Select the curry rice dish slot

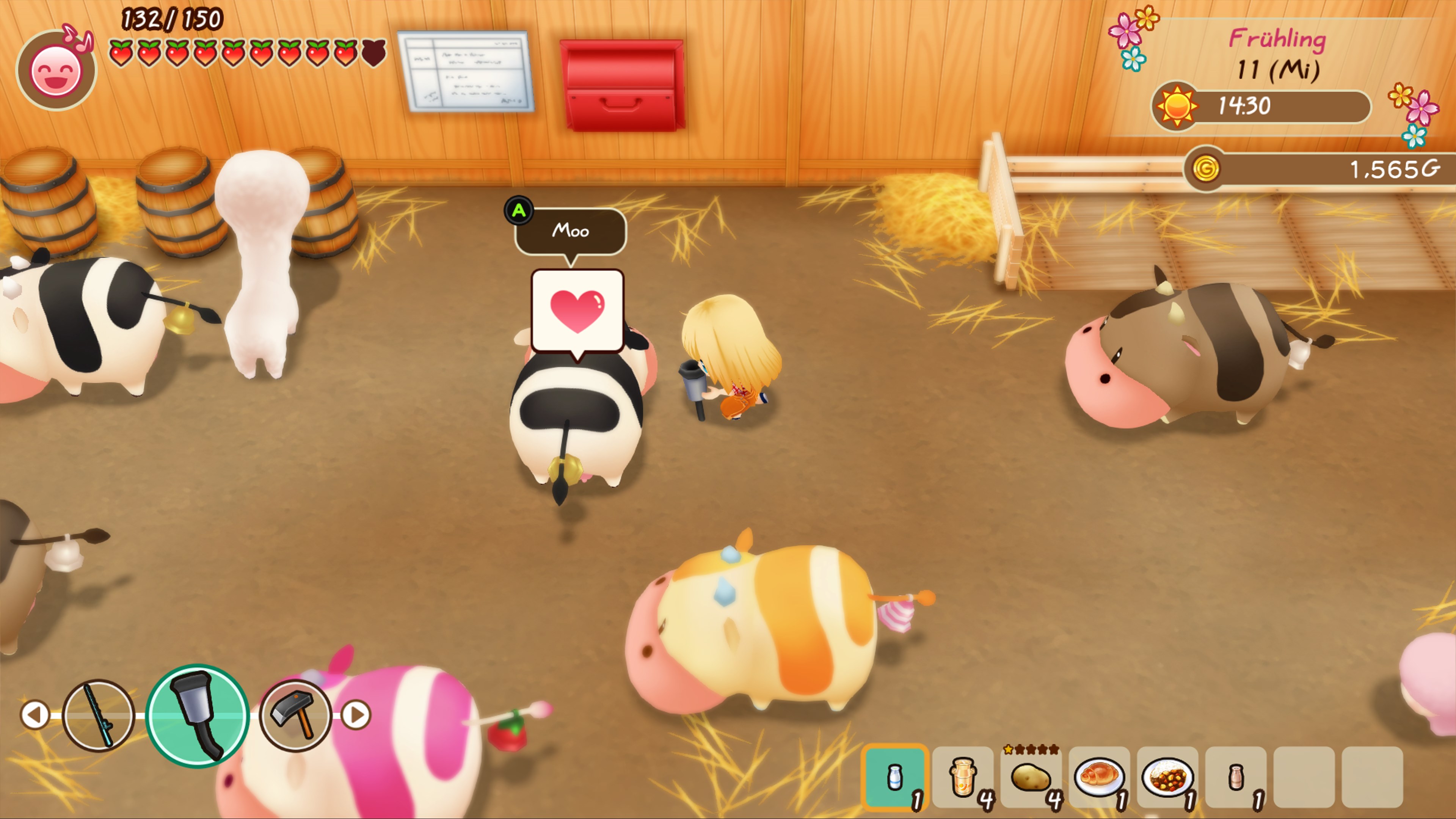tap(1167, 777)
